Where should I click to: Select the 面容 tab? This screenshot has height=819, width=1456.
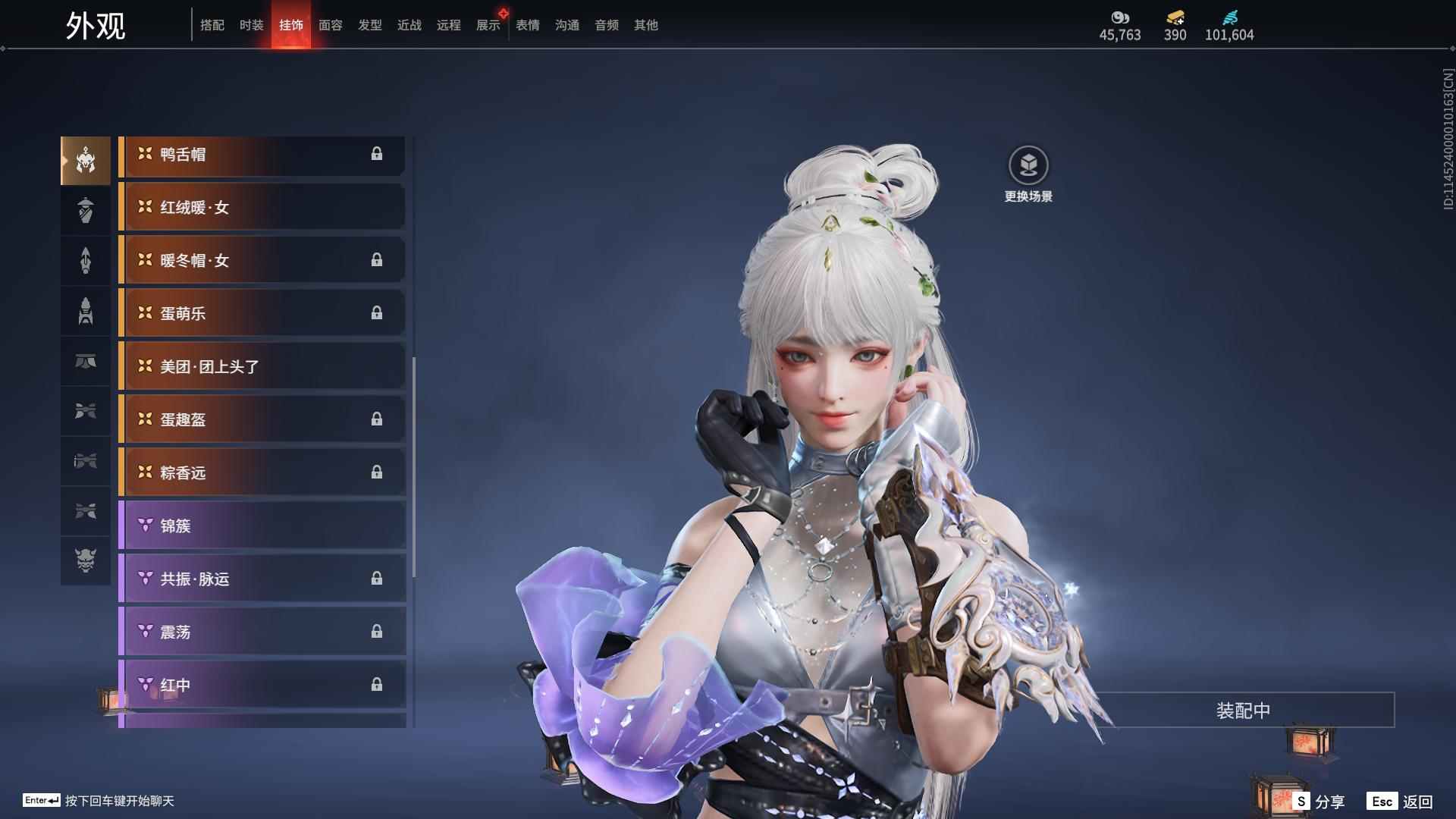(331, 25)
